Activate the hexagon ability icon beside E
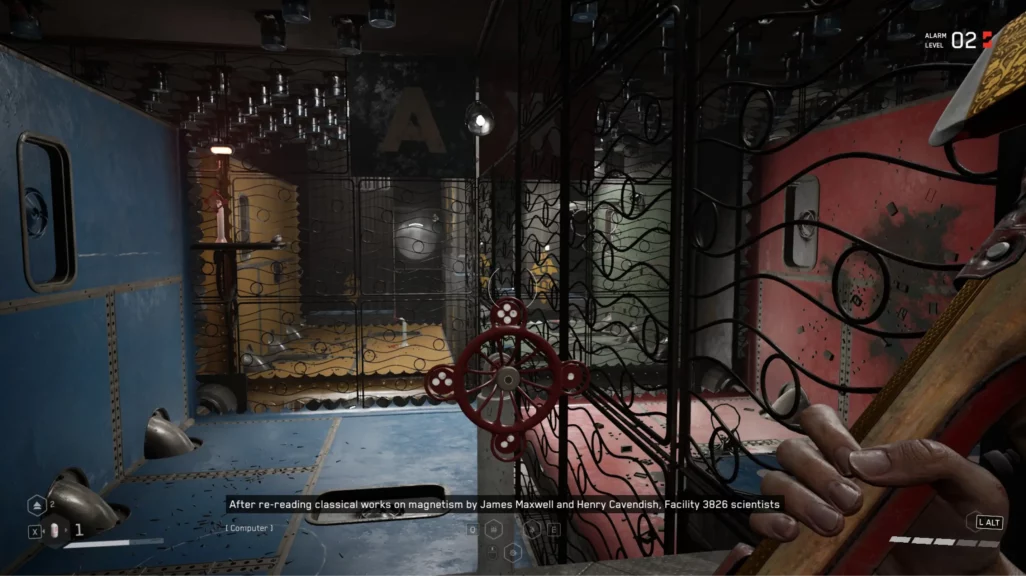1026x576 pixels. coord(533,530)
